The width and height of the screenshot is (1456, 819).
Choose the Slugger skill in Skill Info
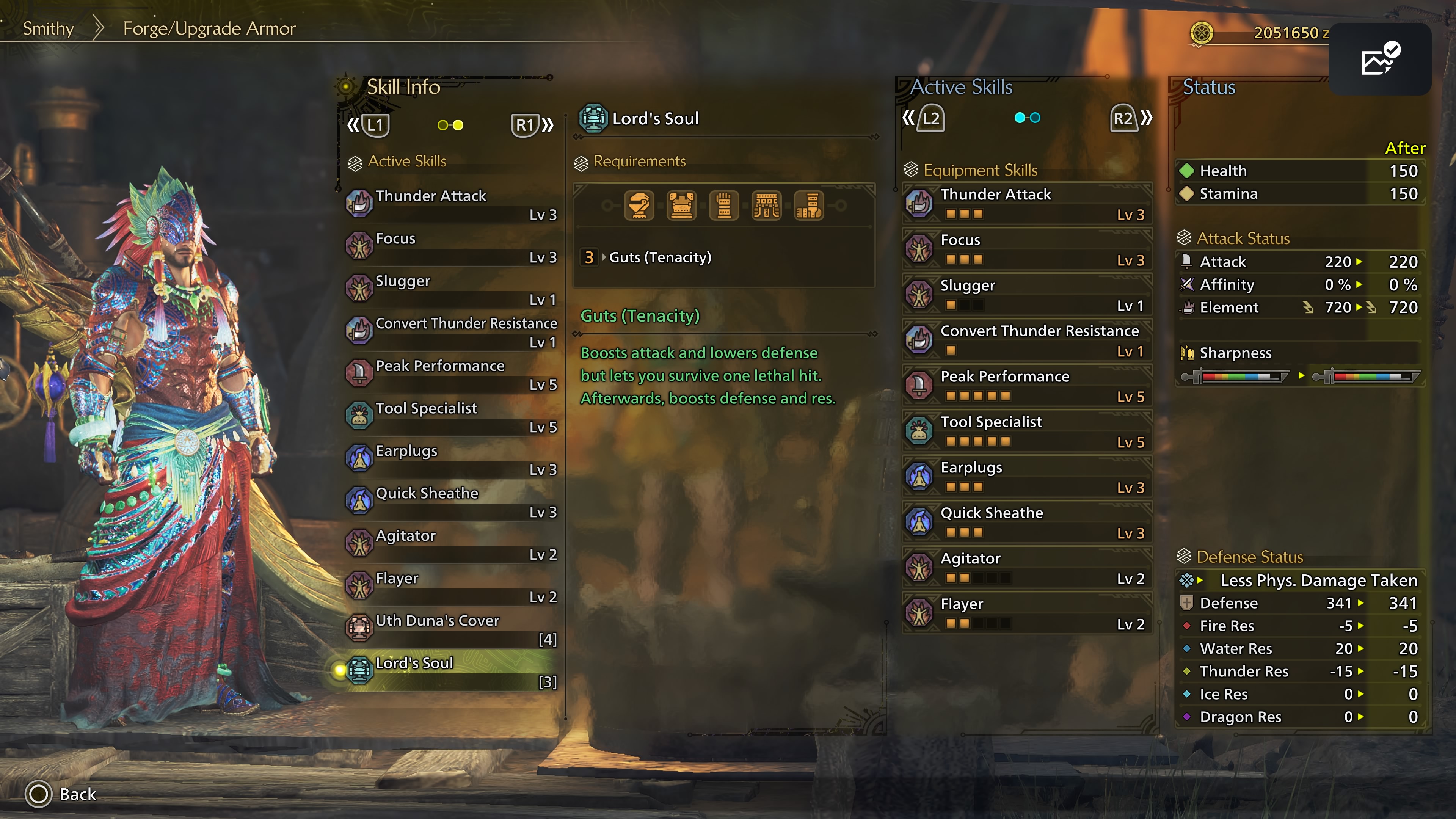451,289
